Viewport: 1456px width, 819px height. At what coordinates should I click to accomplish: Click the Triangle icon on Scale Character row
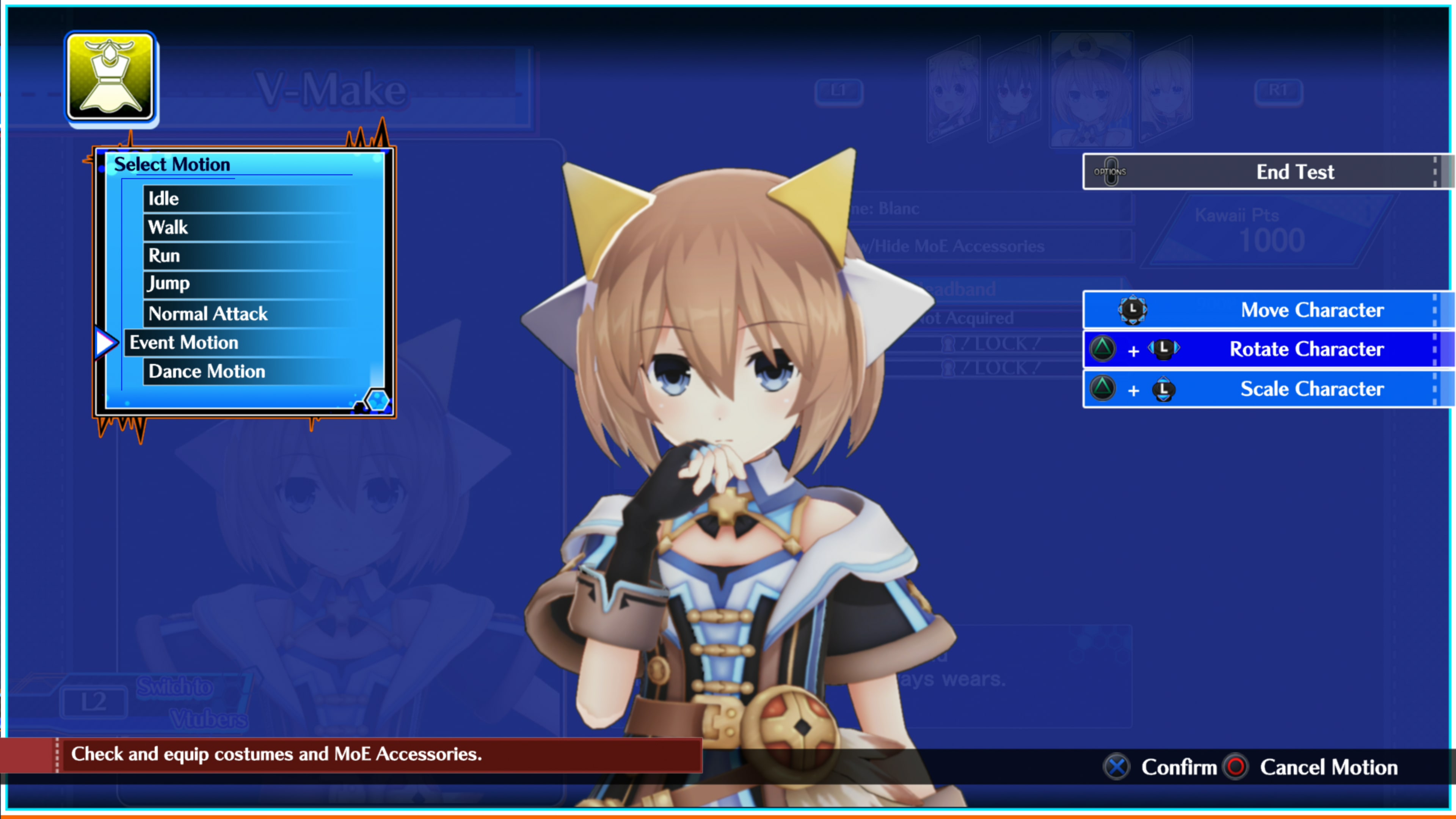1103,389
